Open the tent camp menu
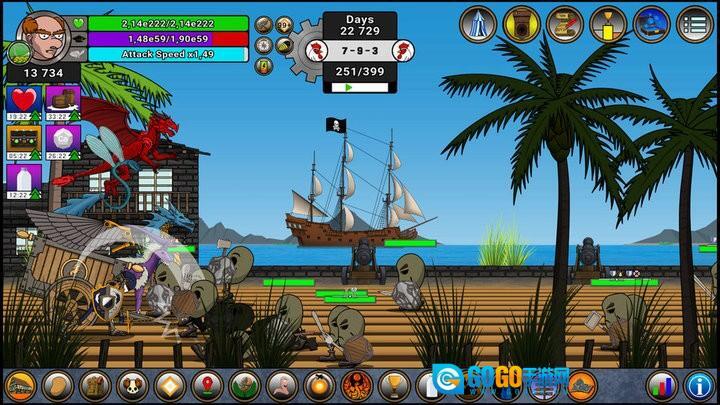720x405 pixels. click(479, 24)
